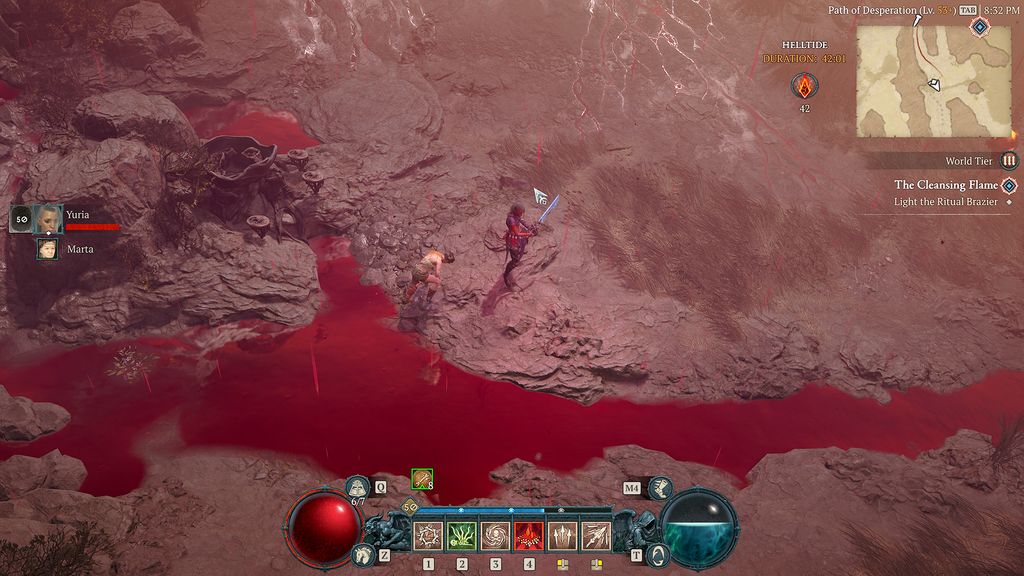Open the minimap
Screen dimensions: 1024x576
[x=933, y=80]
